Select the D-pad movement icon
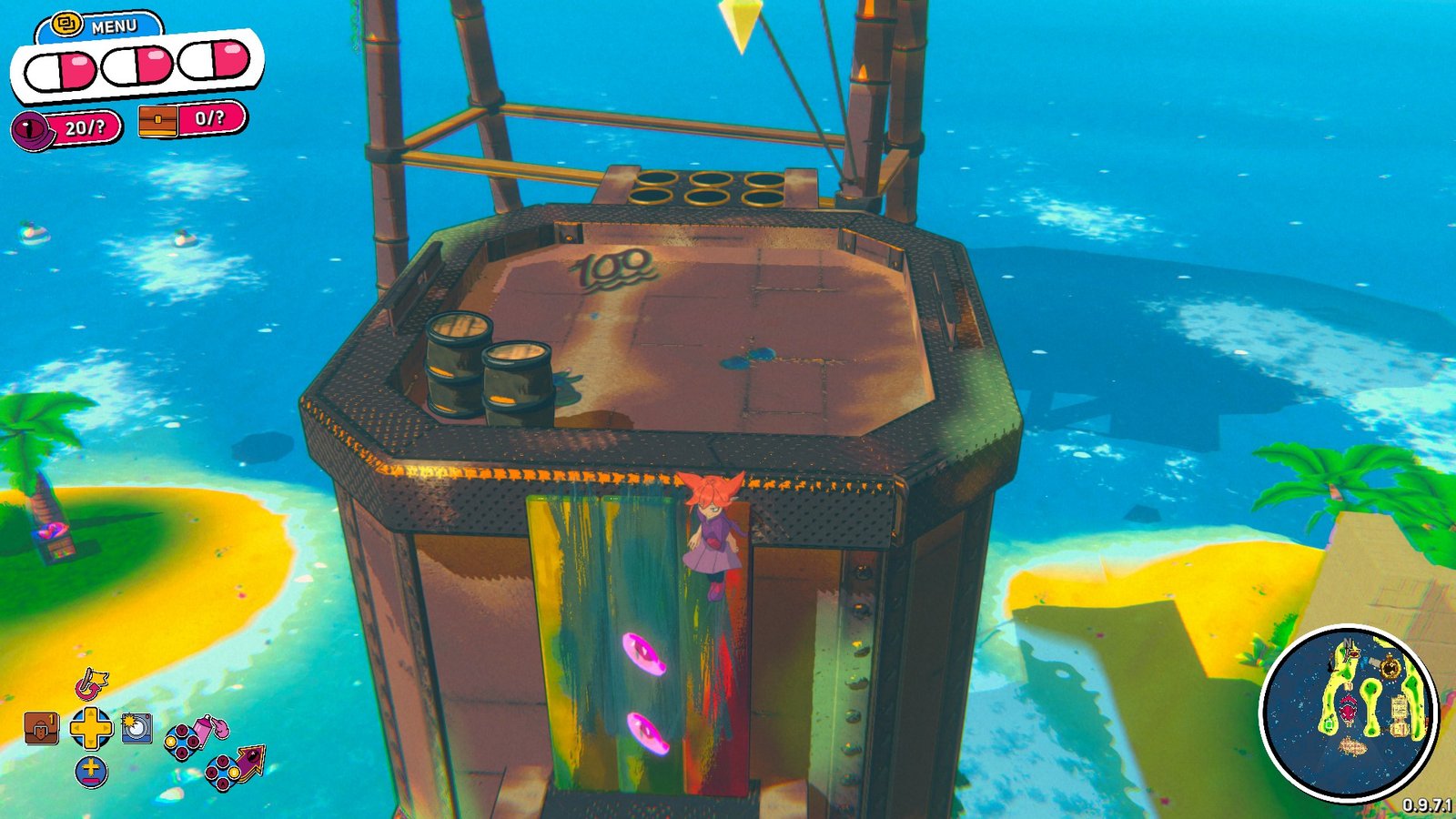 coord(91,726)
